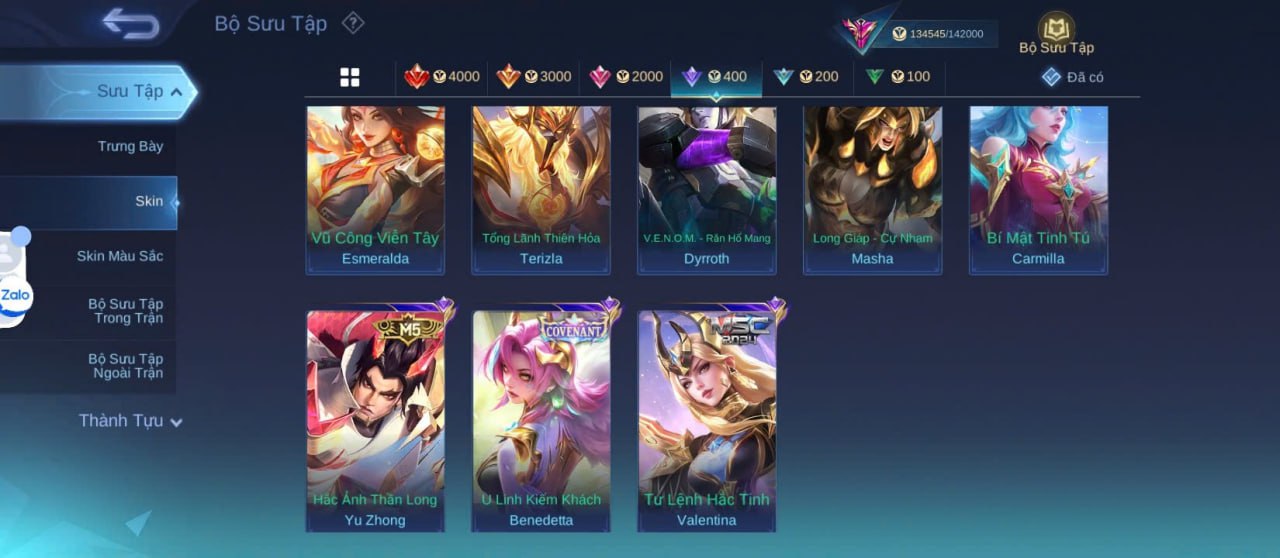1280x558 pixels.
Task: Open Bộ Sưu Tập Trong Trận
Action: [x=125, y=311]
